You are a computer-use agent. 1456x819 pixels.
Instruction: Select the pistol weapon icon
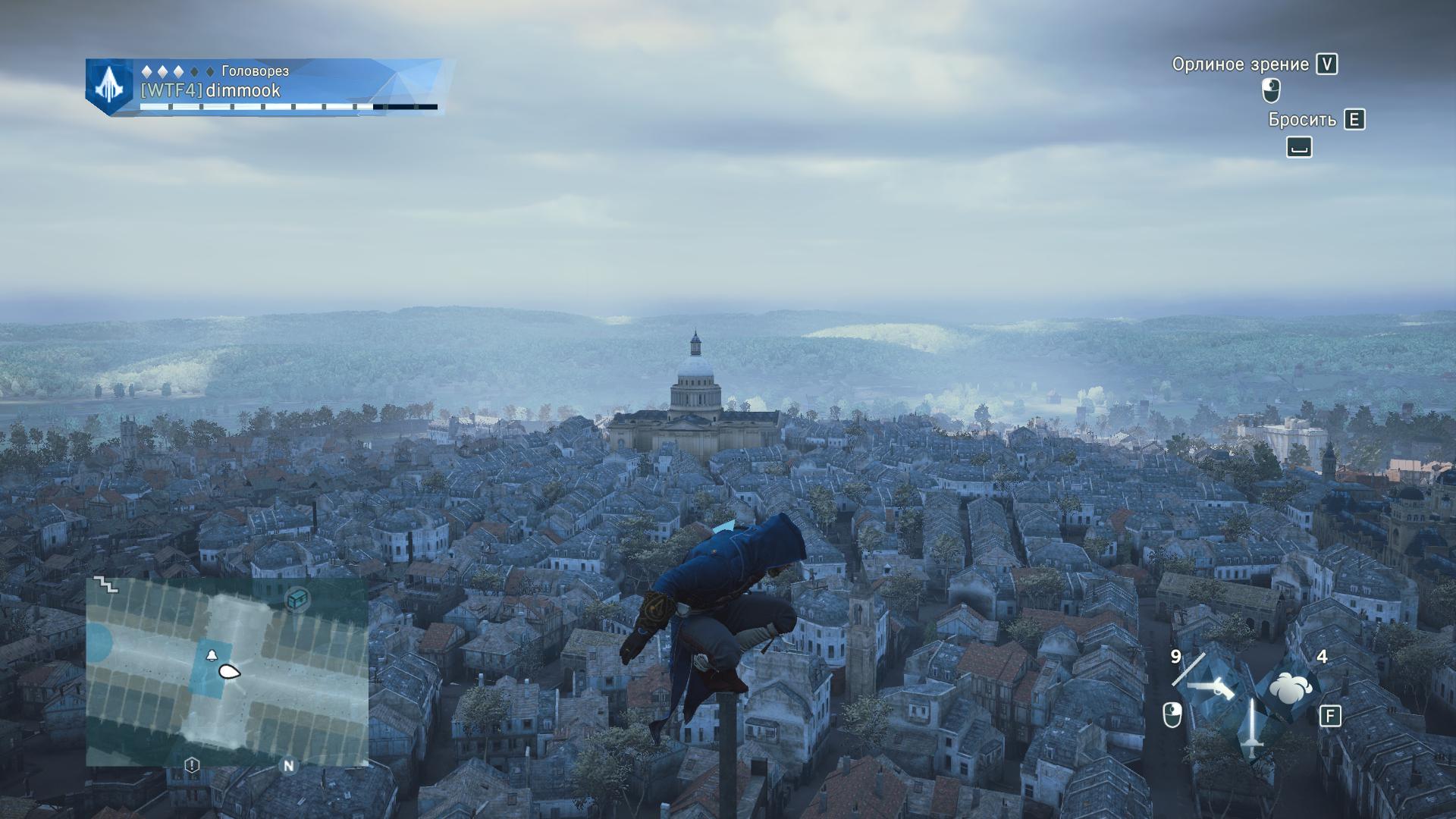tap(1210, 688)
